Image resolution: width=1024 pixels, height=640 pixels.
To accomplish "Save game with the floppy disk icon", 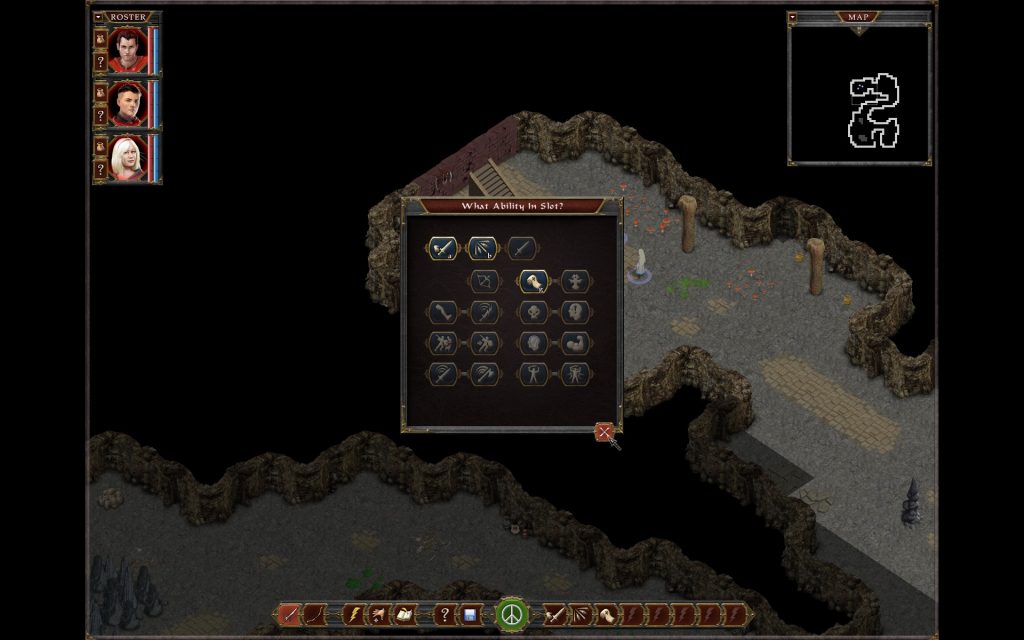I will pos(469,614).
